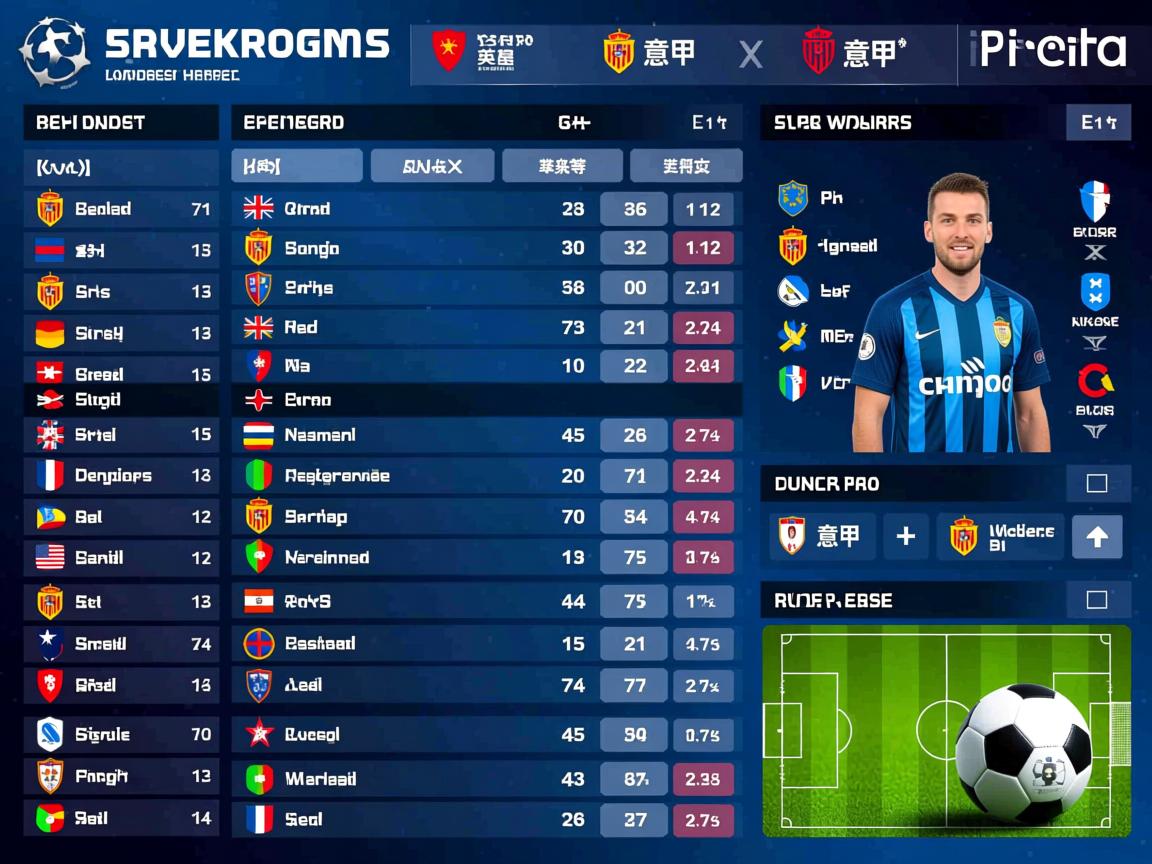1152x864 pixels.
Task: Tick the DUNCR PRO checkbox
Action: point(1096,484)
